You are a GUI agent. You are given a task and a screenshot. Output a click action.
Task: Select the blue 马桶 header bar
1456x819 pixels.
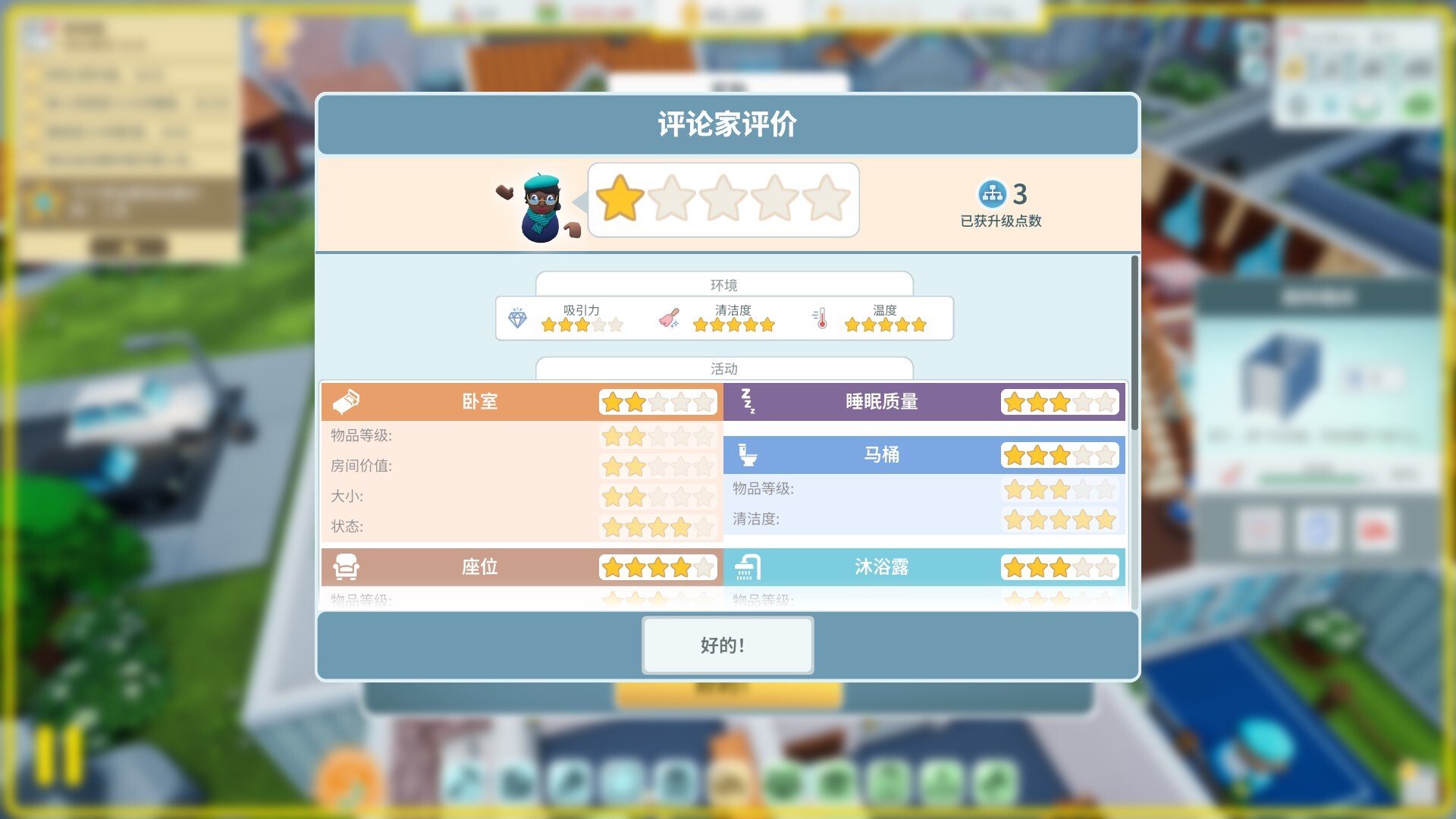880,455
